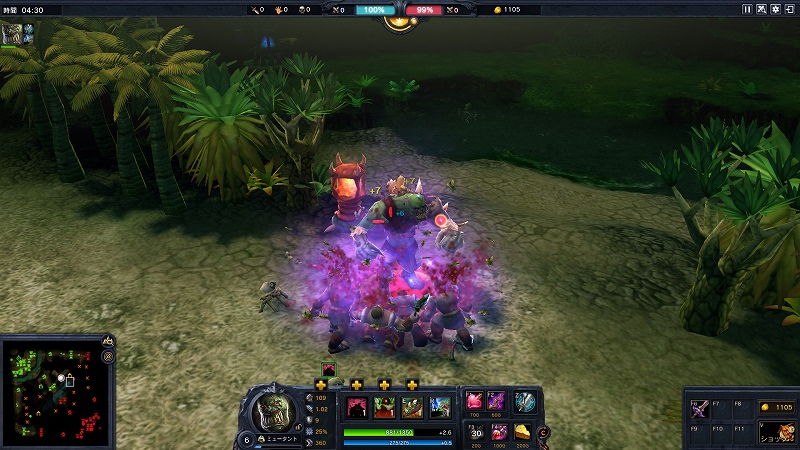Viewport: 800px width, 450px height.
Task: Level up the fourth ability with plus button
Action: click(412, 384)
